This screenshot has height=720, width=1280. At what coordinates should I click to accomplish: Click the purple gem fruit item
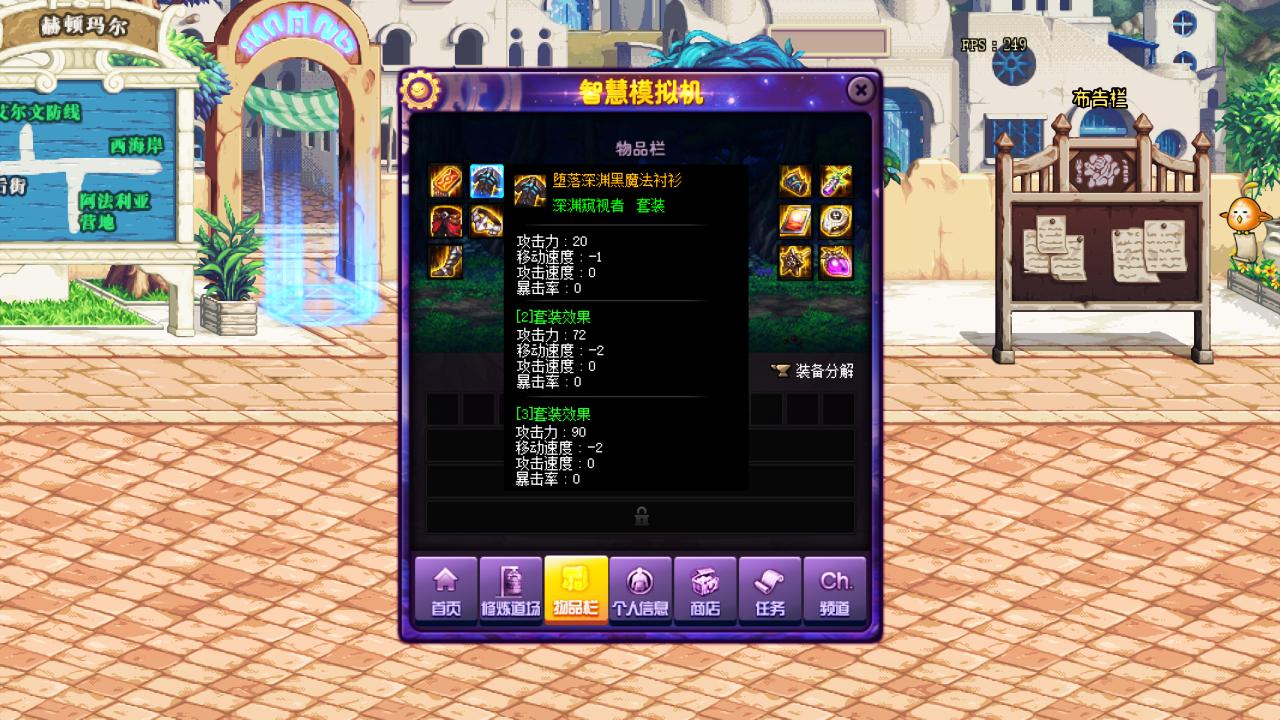[836, 263]
